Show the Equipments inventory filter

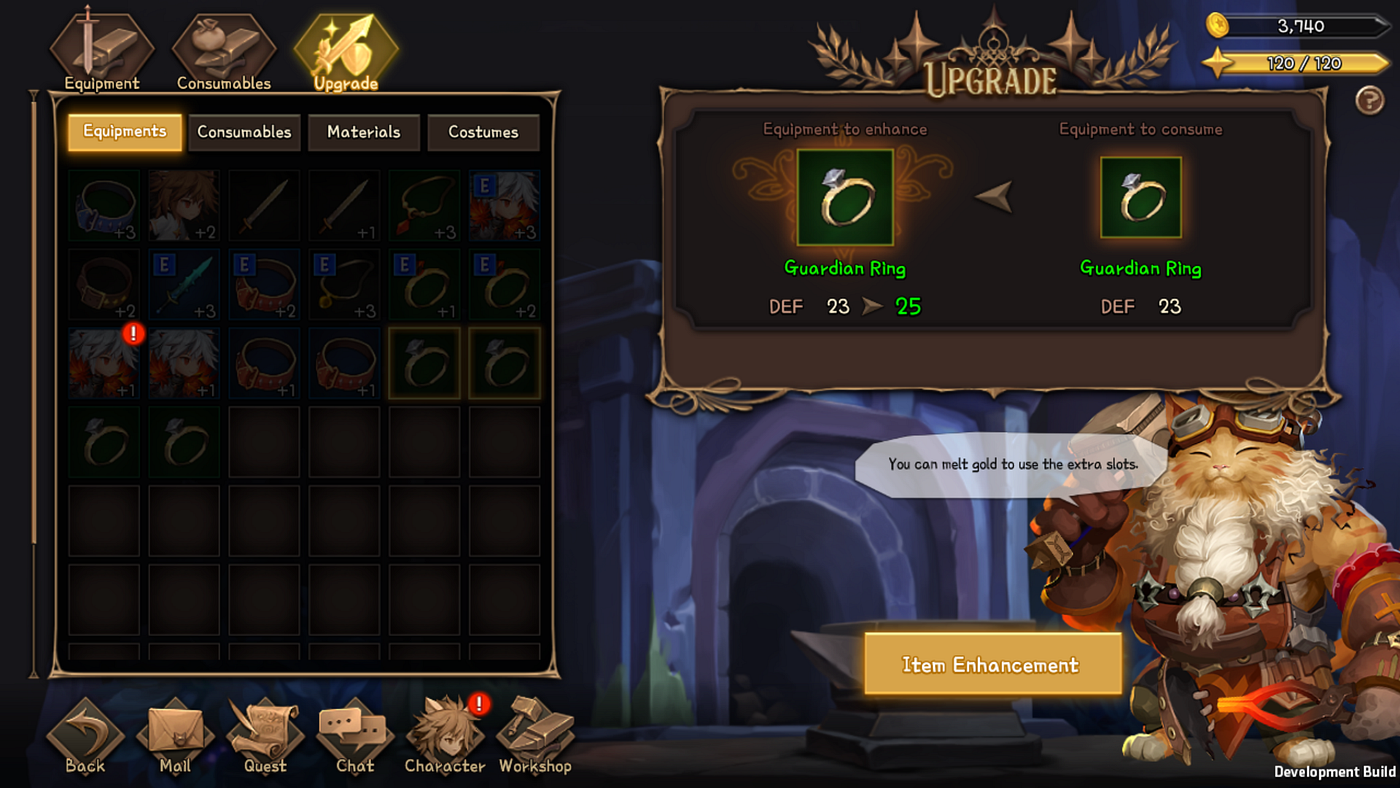pos(125,132)
